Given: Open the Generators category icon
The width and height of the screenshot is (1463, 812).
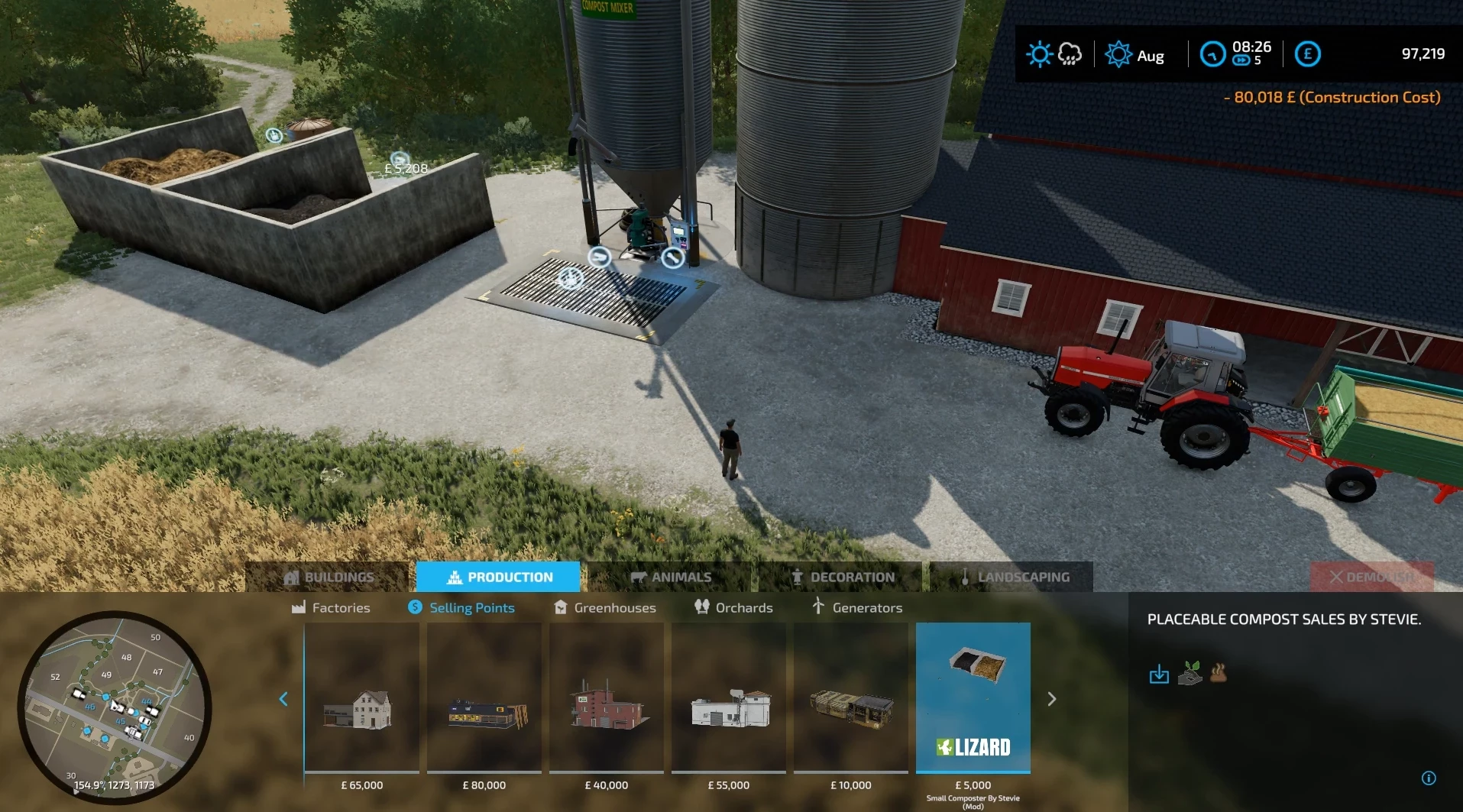Looking at the screenshot, I should pos(817,607).
